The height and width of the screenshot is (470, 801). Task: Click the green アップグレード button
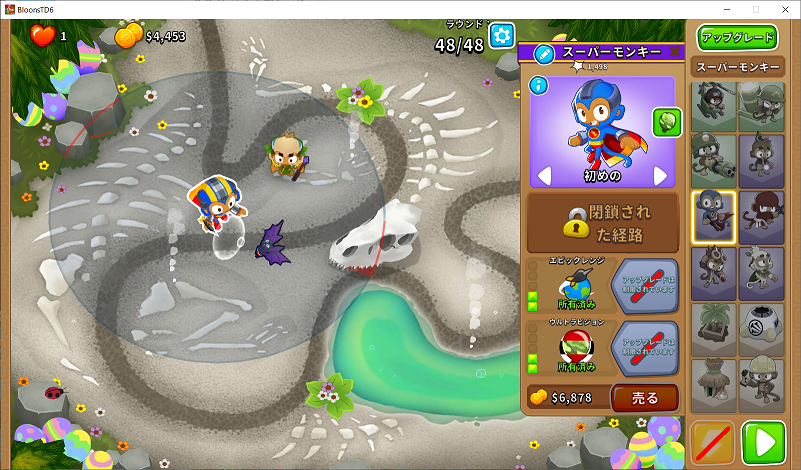tap(738, 38)
